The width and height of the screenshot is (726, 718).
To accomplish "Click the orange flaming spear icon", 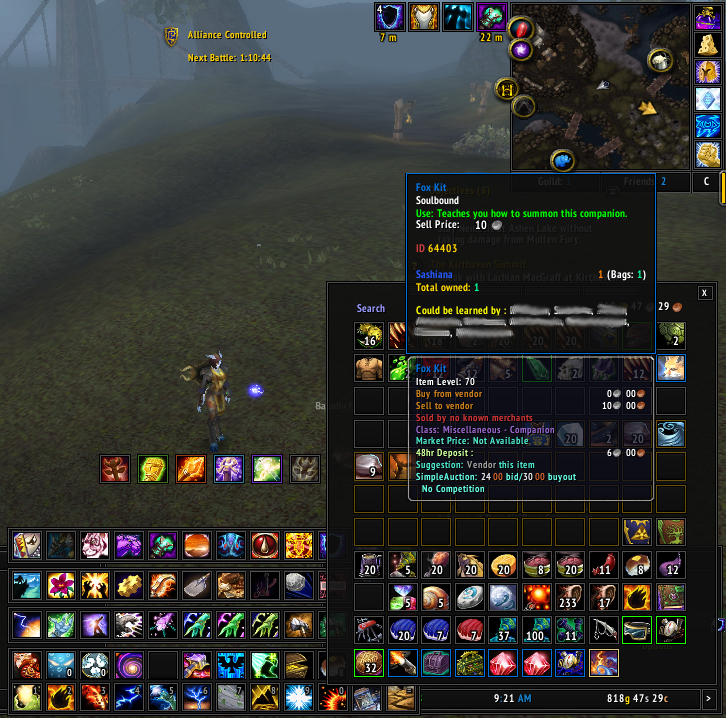I will coord(188,468).
